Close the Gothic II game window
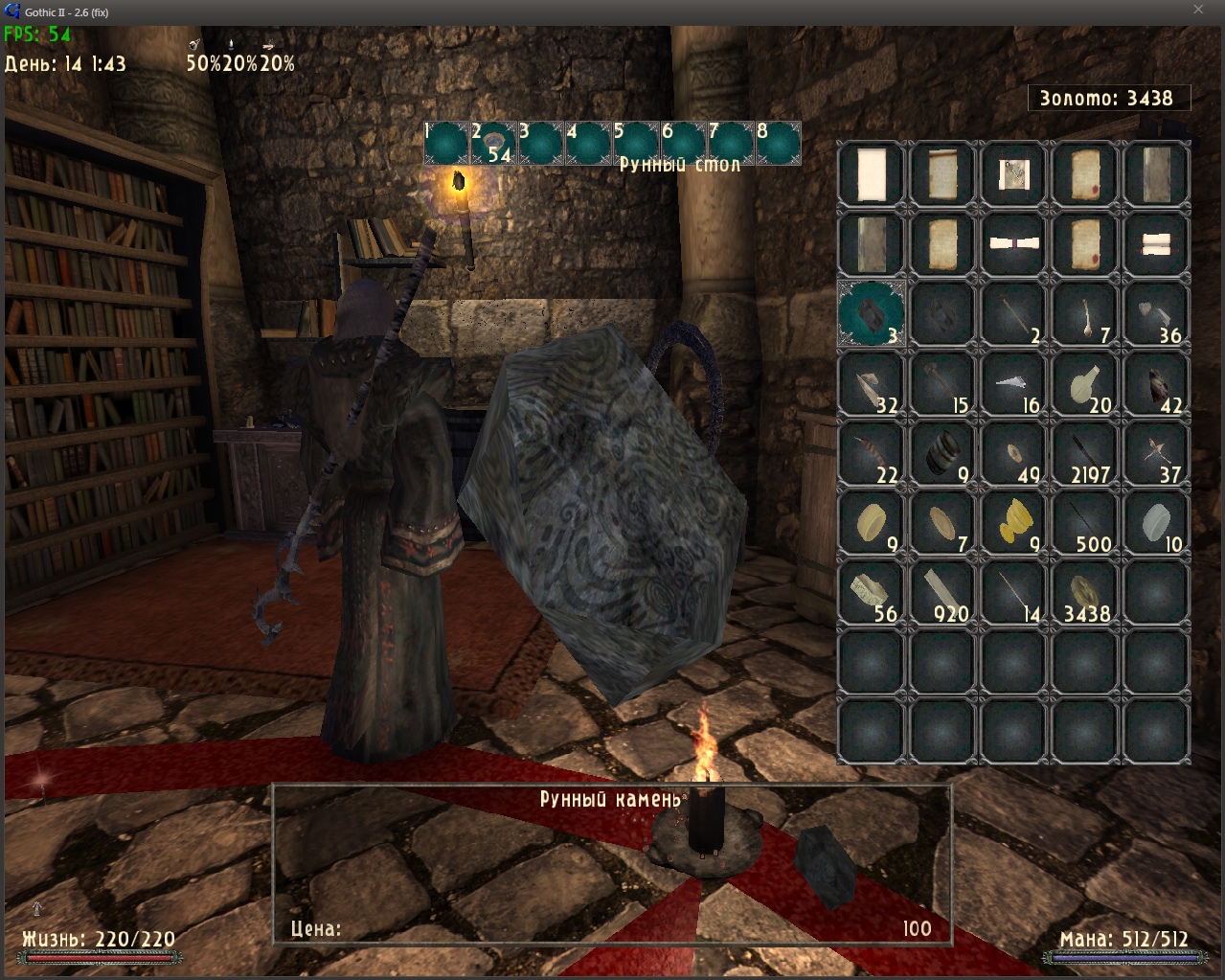The image size is (1225, 980). (x=1198, y=11)
